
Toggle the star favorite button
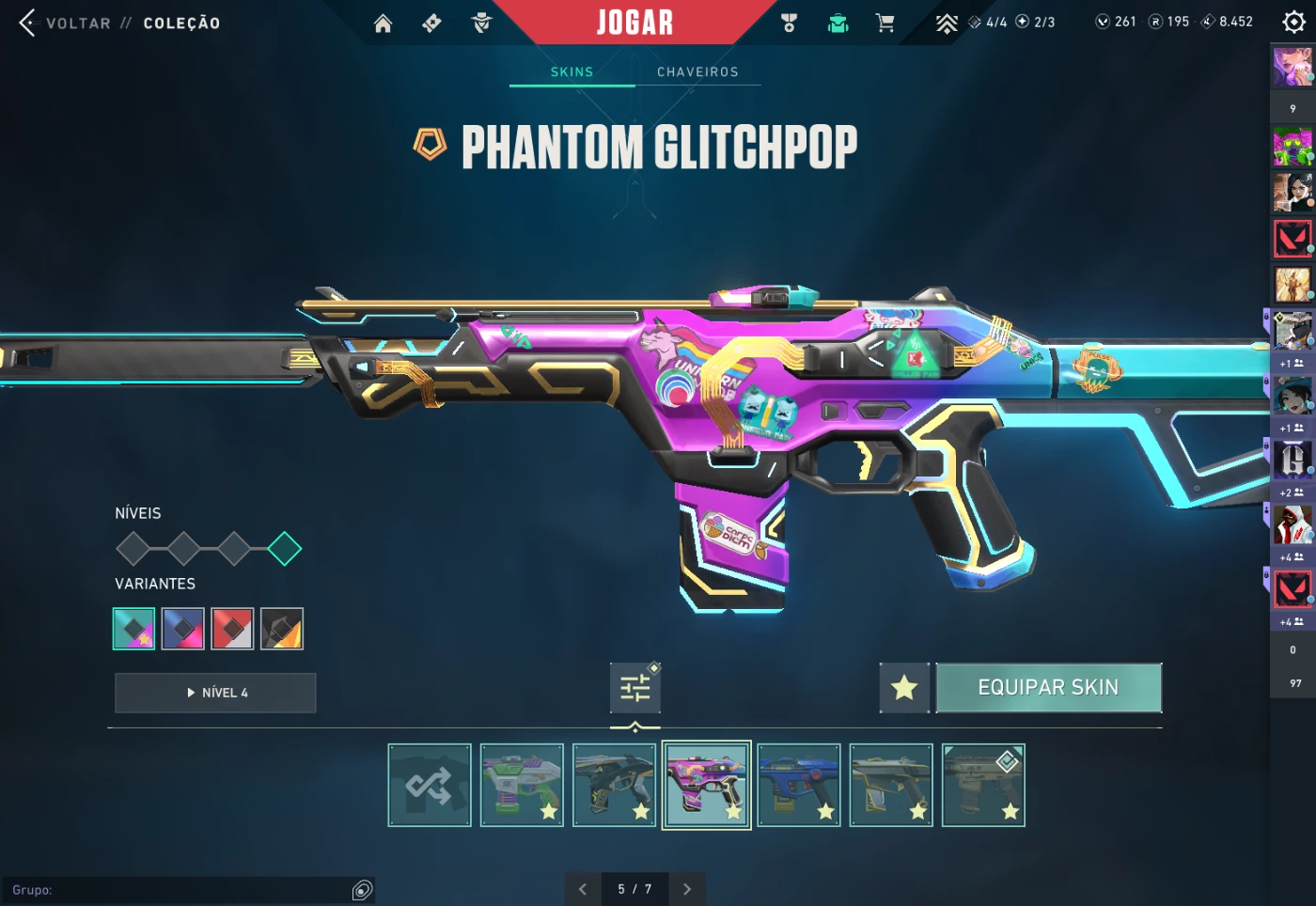coord(904,688)
